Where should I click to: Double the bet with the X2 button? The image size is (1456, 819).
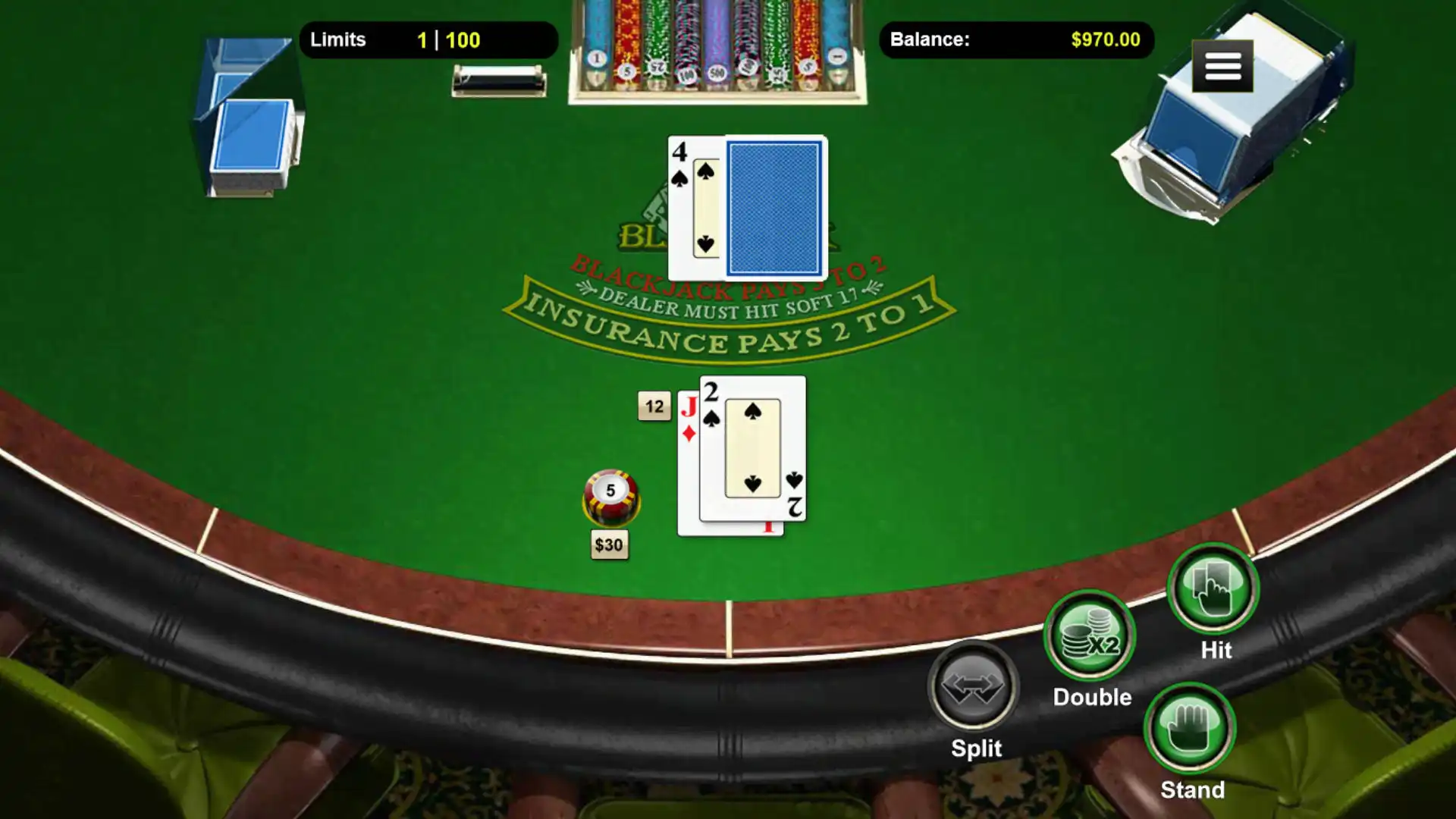pos(1090,635)
